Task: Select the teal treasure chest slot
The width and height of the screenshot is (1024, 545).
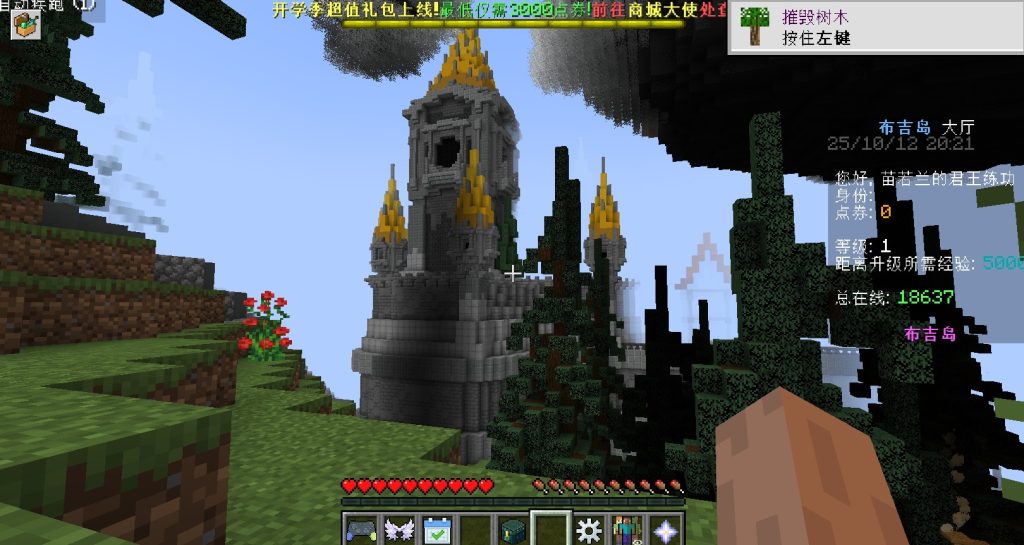Action: tap(513, 529)
